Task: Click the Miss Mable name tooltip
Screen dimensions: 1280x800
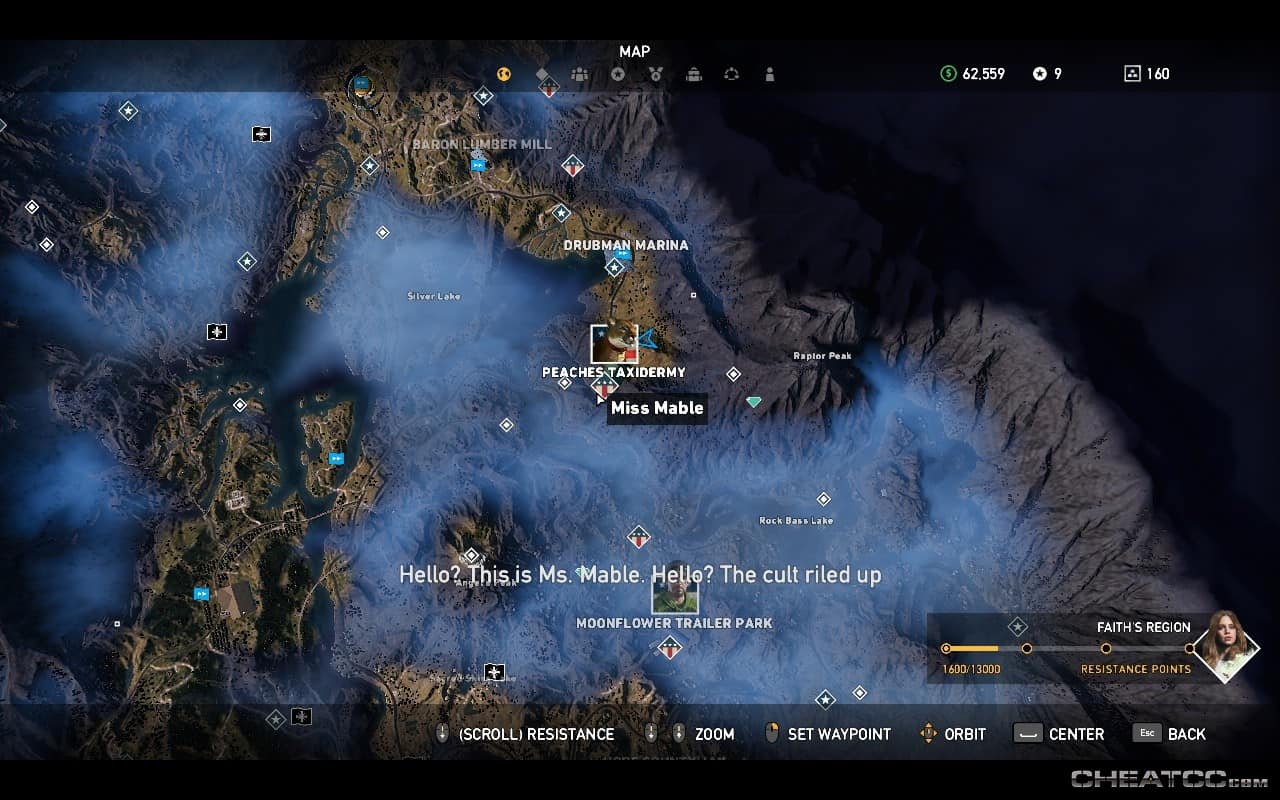Action: pyautogui.click(x=656, y=408)
